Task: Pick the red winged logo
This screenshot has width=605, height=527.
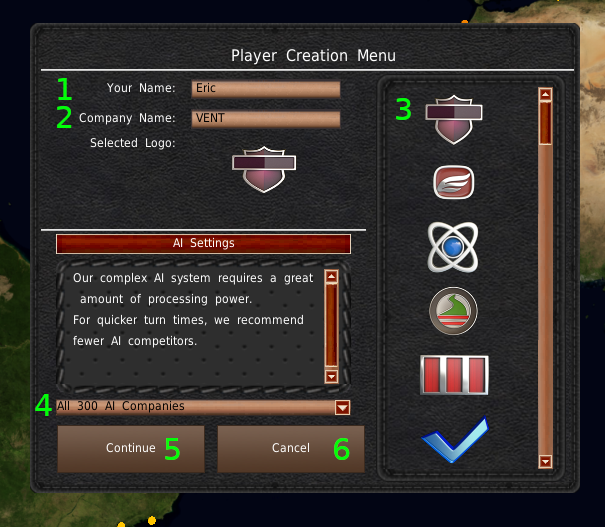Action: pos(454,181)
